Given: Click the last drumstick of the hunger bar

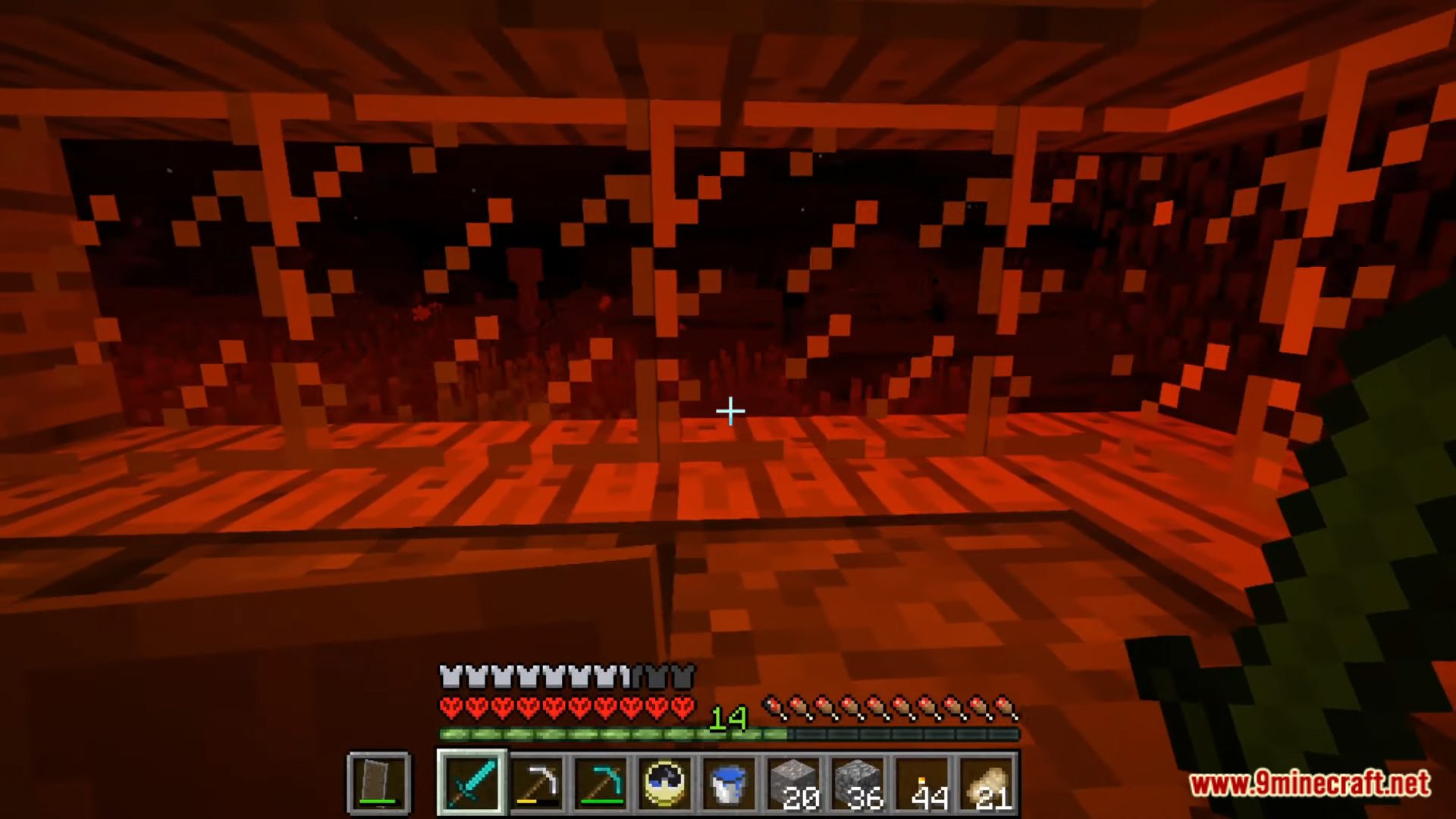Looking at the screenshot, I should coord(1004,708).
